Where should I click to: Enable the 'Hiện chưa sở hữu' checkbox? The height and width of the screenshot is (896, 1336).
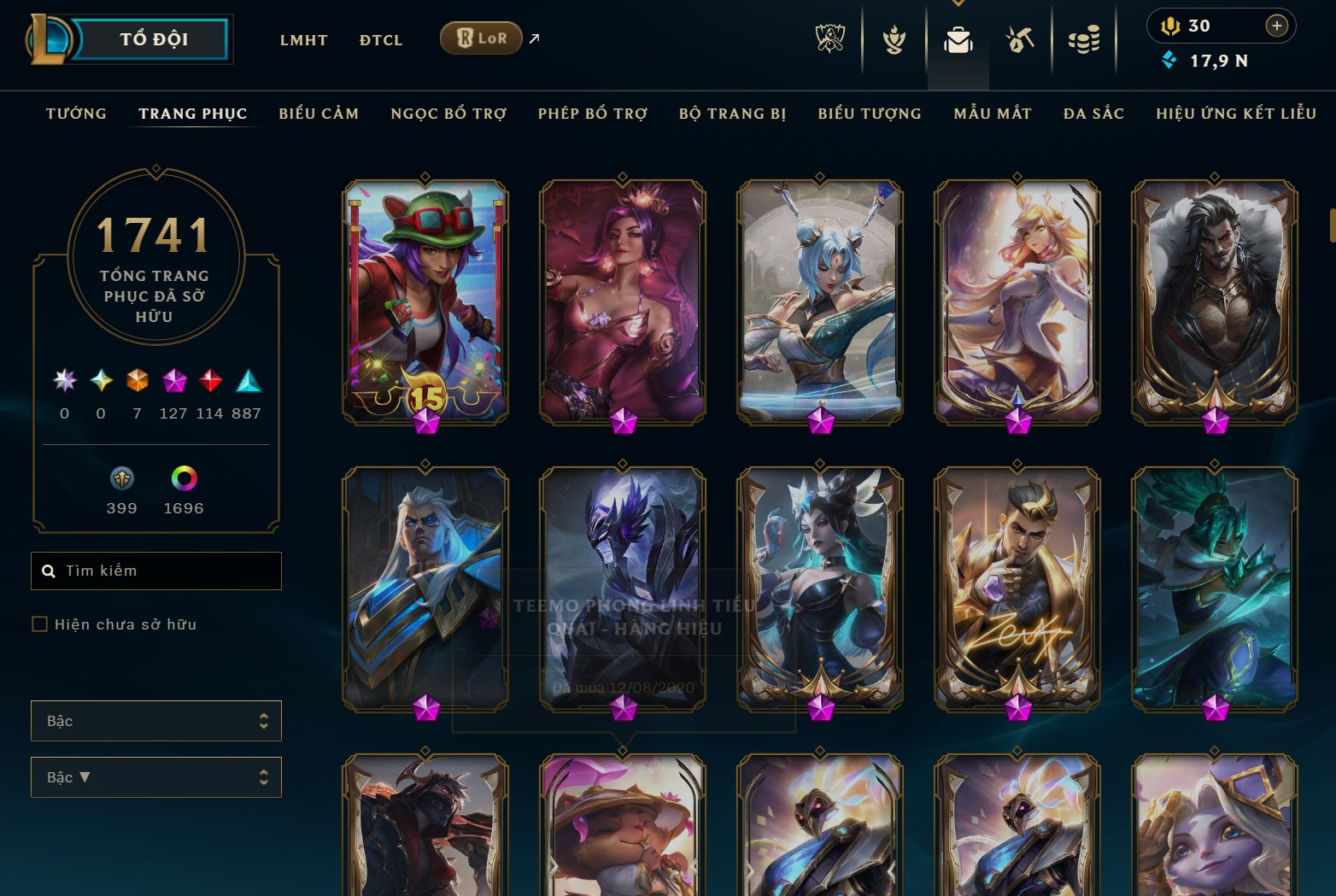click(x=39, y=624)
